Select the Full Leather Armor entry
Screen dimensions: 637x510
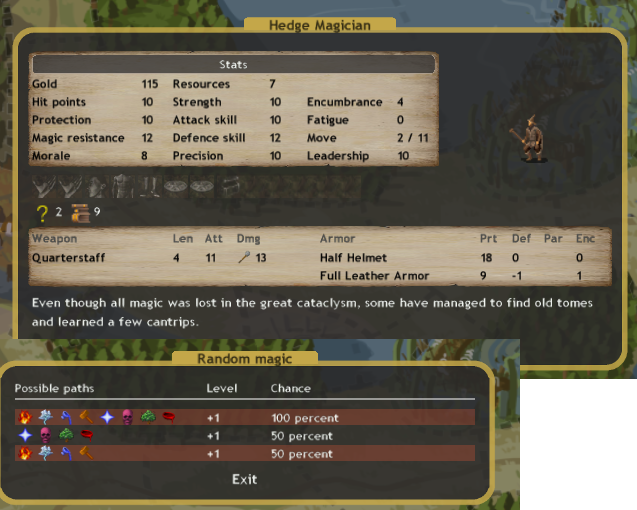(x=374, y=275)
